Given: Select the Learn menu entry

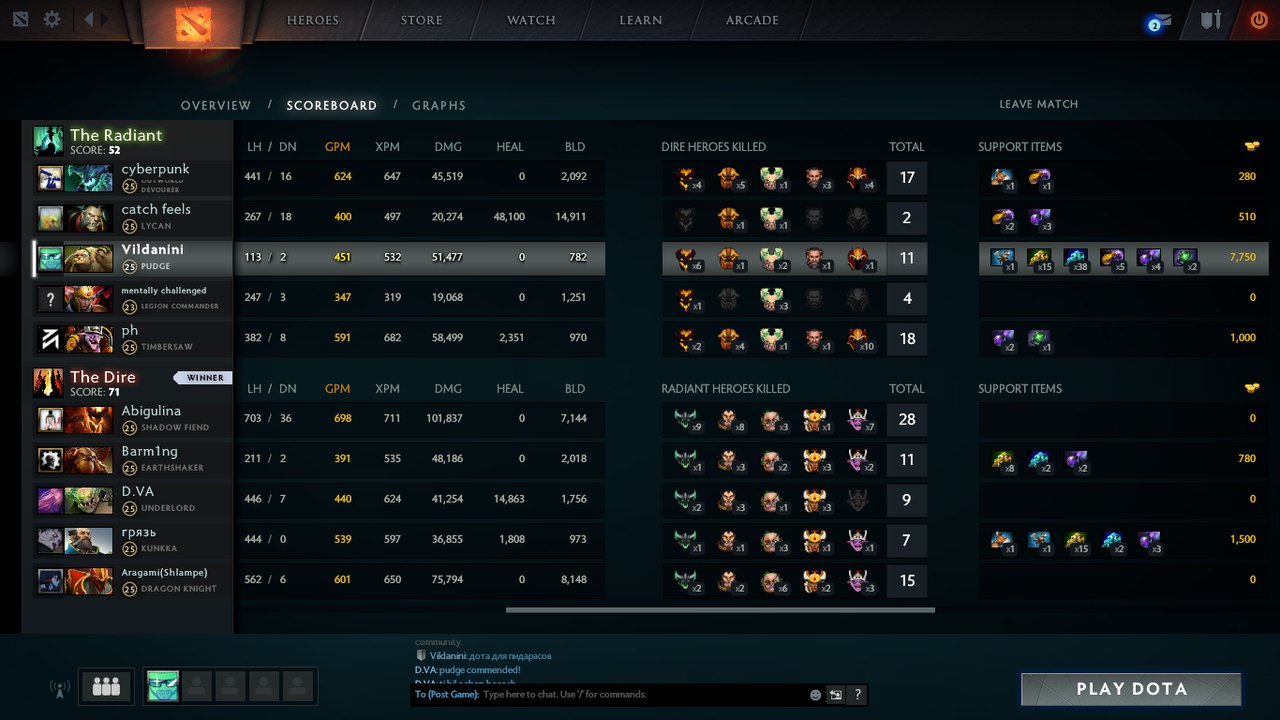Looking at the screenshot, I should [x=640, y=20].
